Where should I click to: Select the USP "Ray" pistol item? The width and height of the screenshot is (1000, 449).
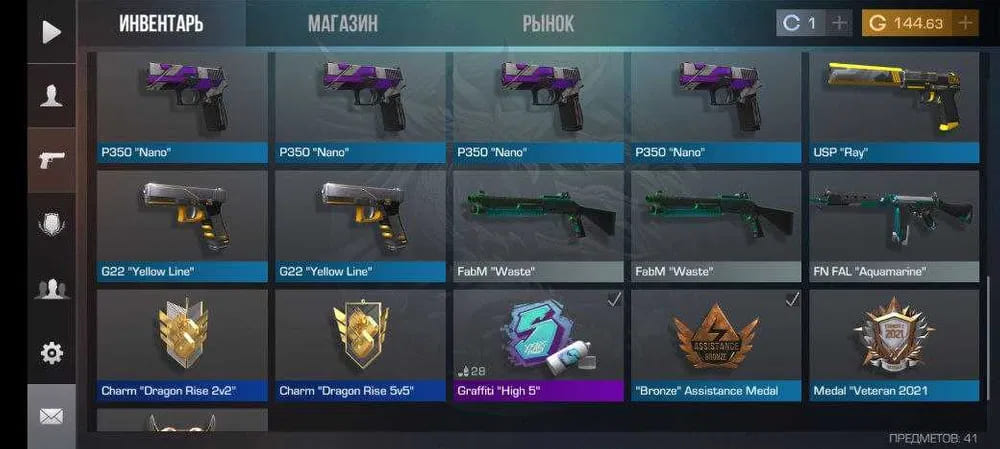pyautogui.click(x=894, y=107)
